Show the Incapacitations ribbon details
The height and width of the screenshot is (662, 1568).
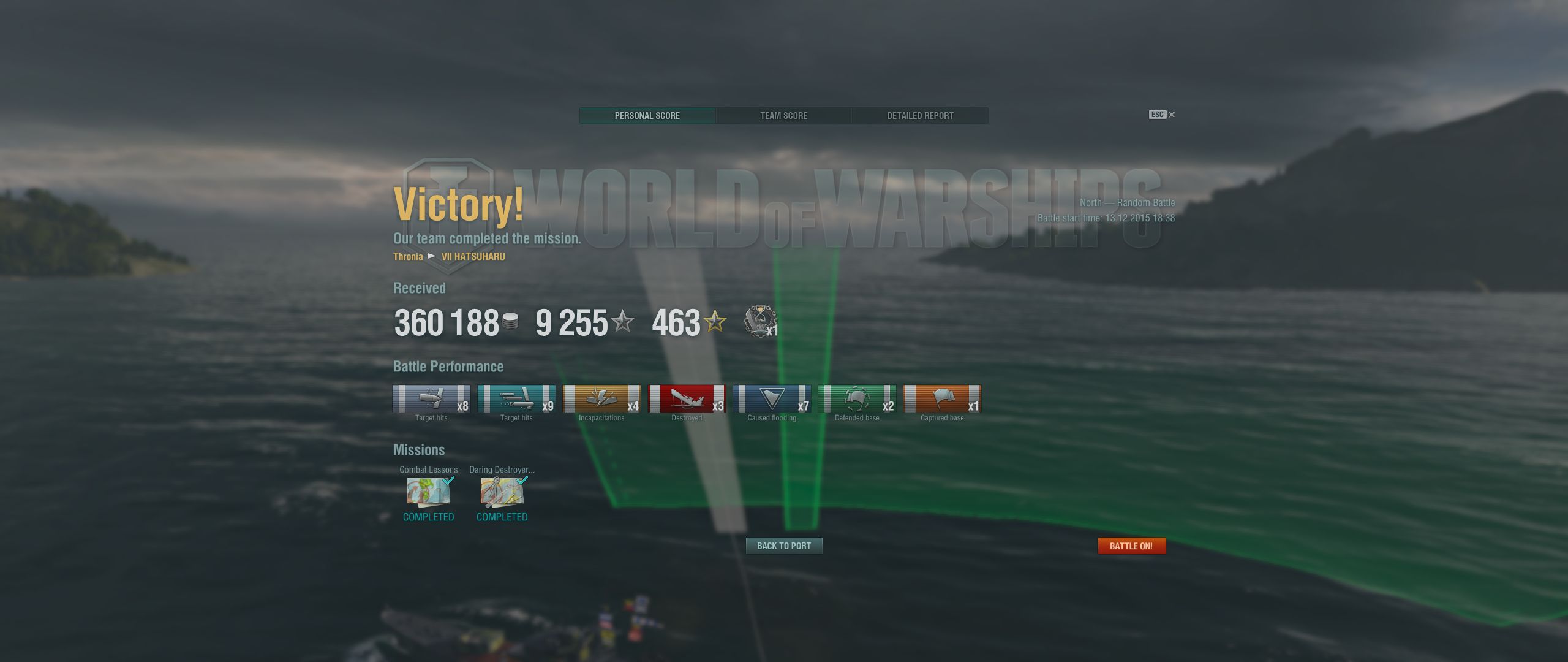(601, 398)
